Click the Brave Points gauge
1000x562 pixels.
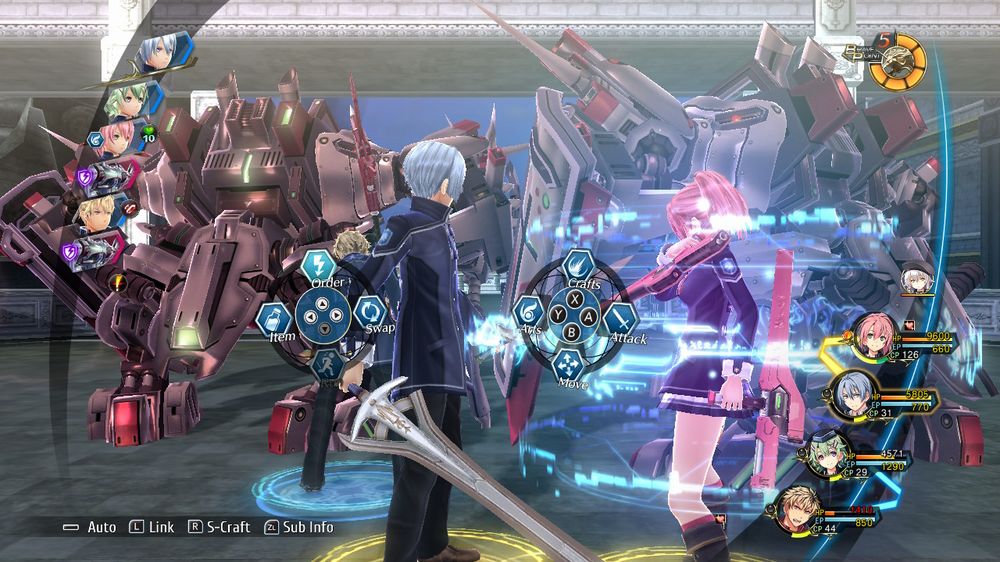[897, 60]
